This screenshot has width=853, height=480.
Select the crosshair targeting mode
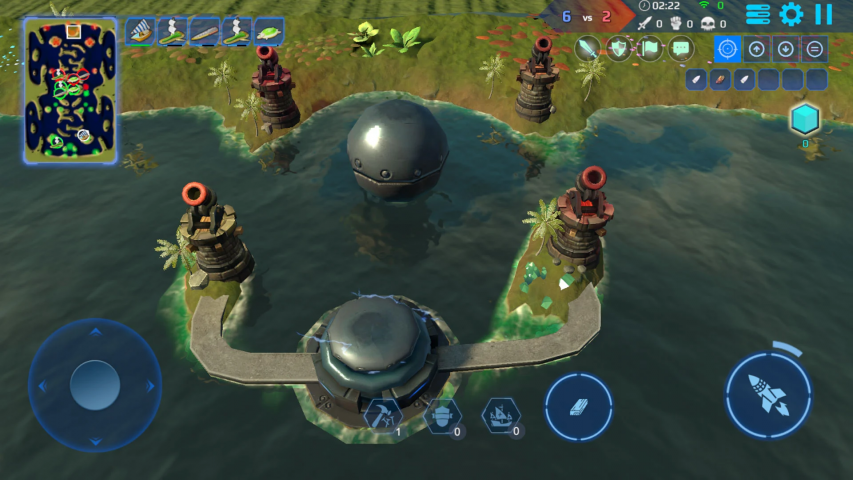(727, 48)
